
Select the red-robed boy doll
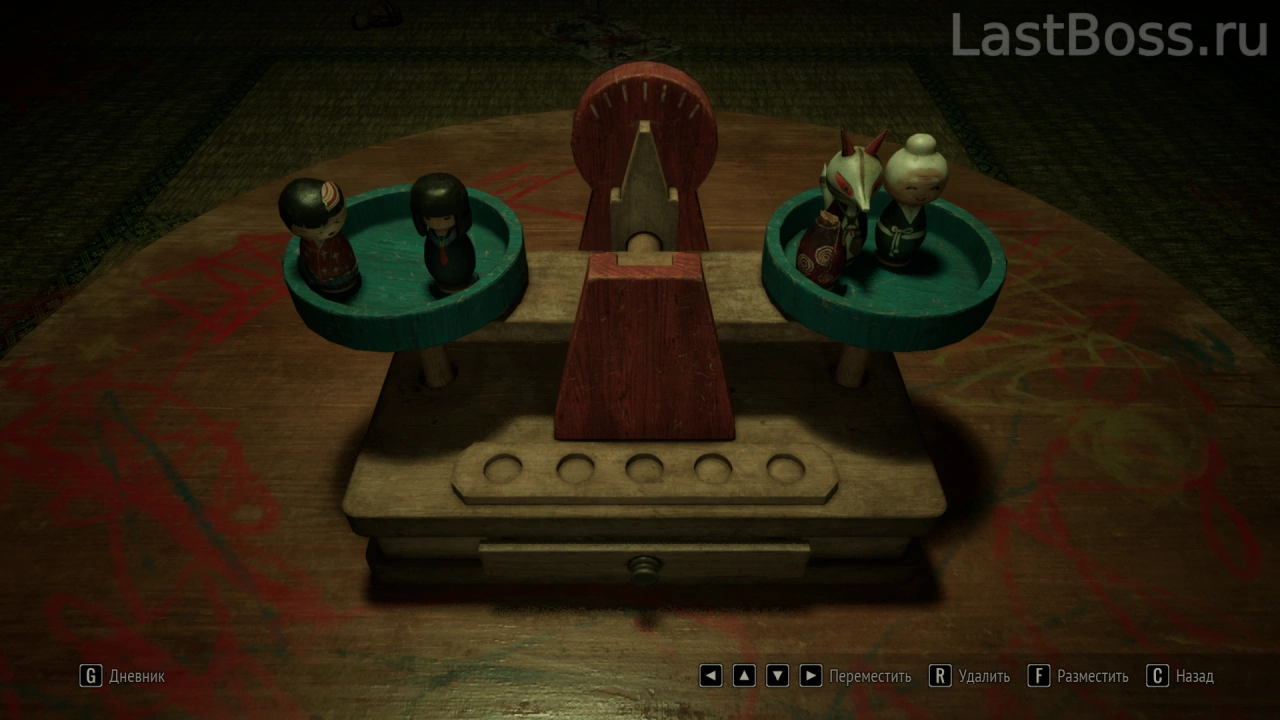click(x=322, y=235)
